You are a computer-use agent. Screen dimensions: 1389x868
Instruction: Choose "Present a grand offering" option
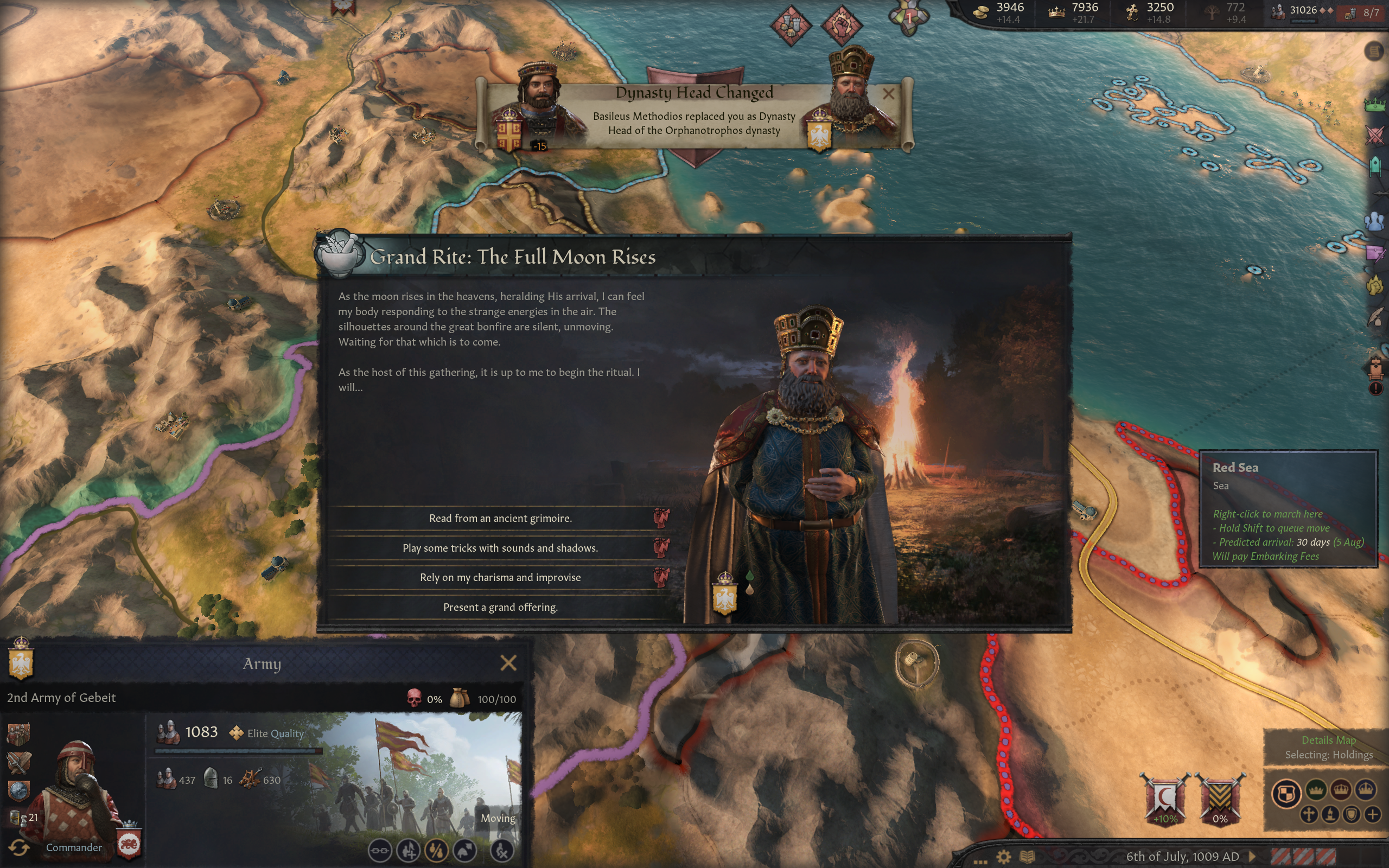click(x=500, y=608)
